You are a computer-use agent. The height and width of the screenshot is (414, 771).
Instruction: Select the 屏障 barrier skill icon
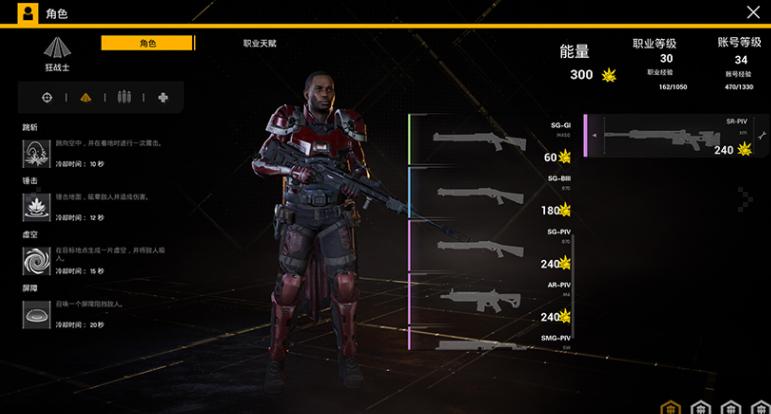coord(37,315)
